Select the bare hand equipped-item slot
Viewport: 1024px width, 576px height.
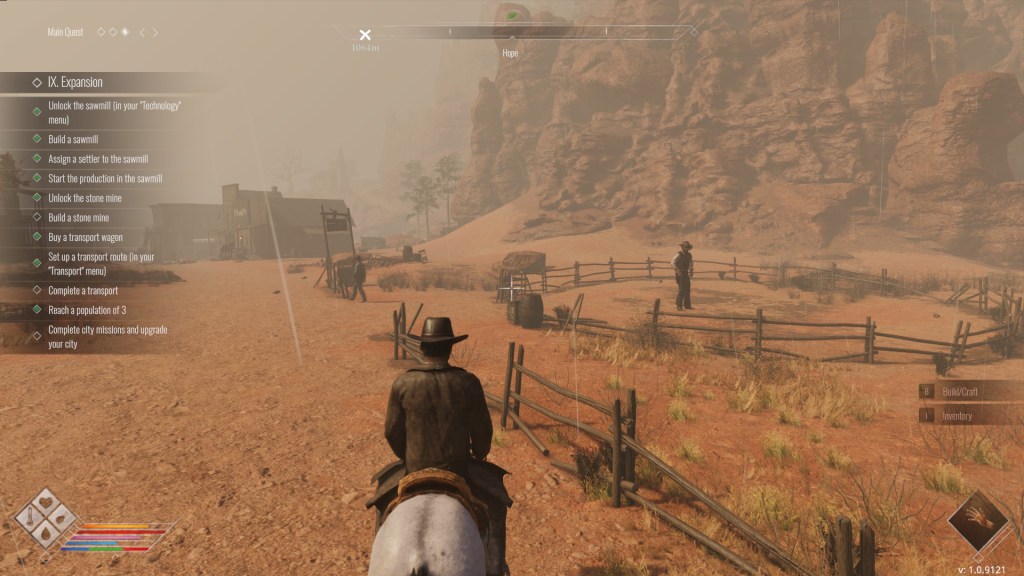(x=978, y=520)
